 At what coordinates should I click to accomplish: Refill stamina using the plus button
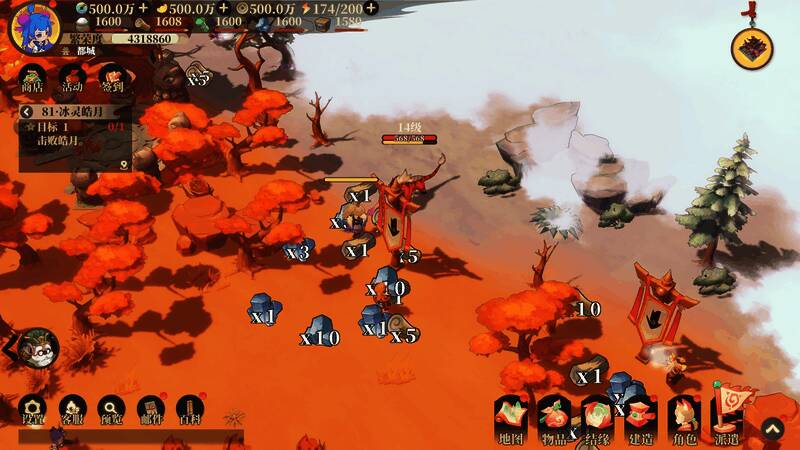371,8
